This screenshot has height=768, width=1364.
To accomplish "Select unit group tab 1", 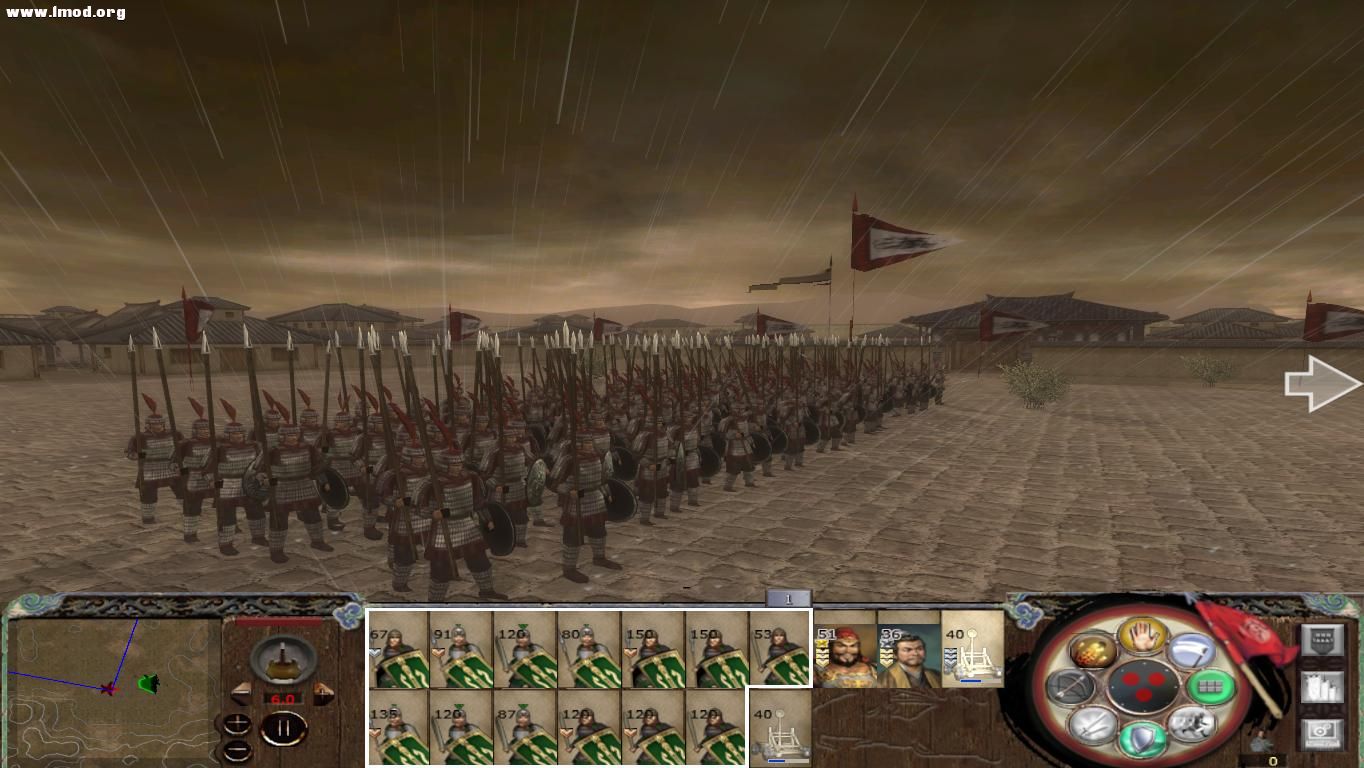I will click(x=789, y=597).
